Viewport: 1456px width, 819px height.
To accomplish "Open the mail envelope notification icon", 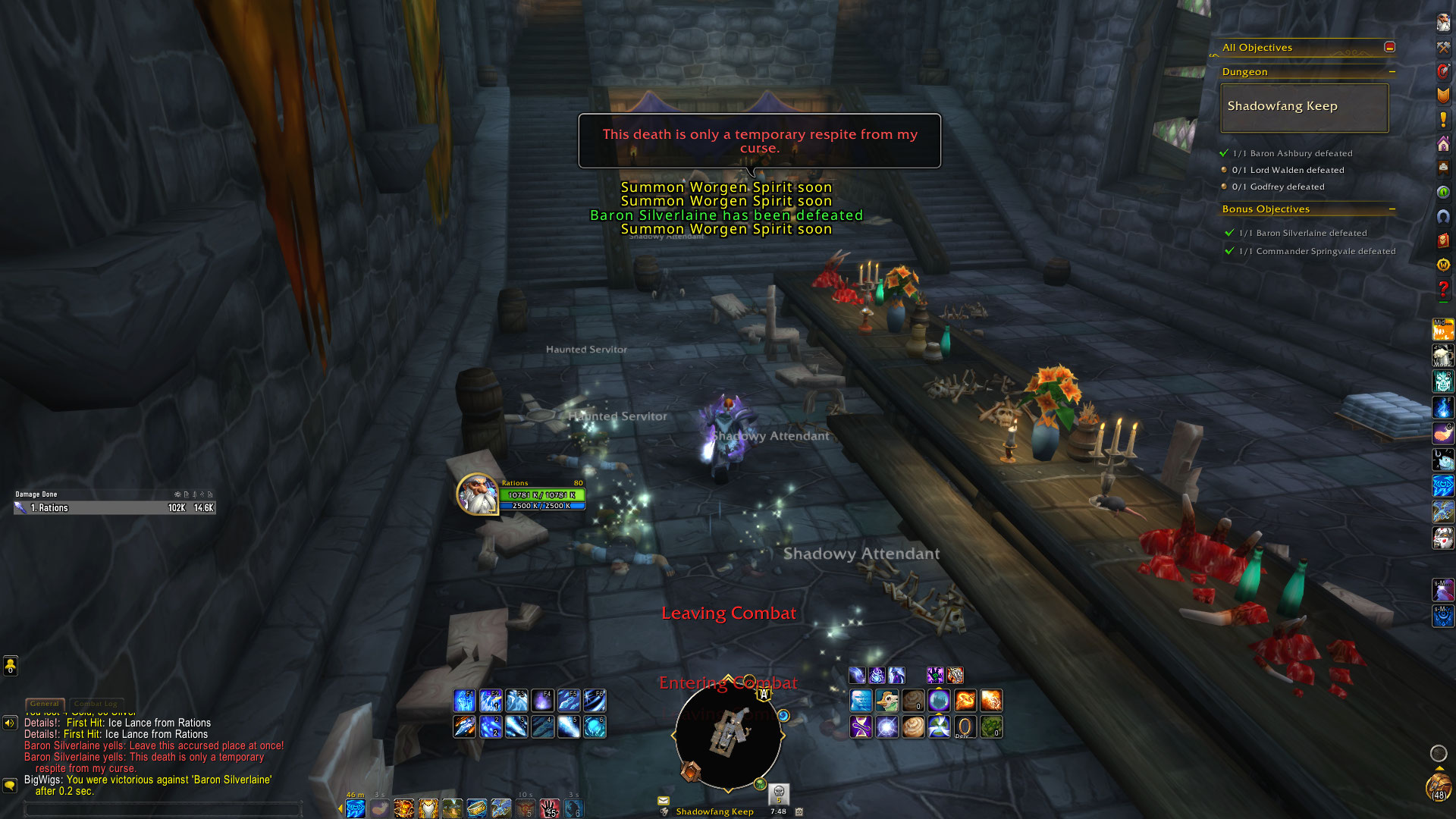I will pyautogui.click(x=664, y=800).
